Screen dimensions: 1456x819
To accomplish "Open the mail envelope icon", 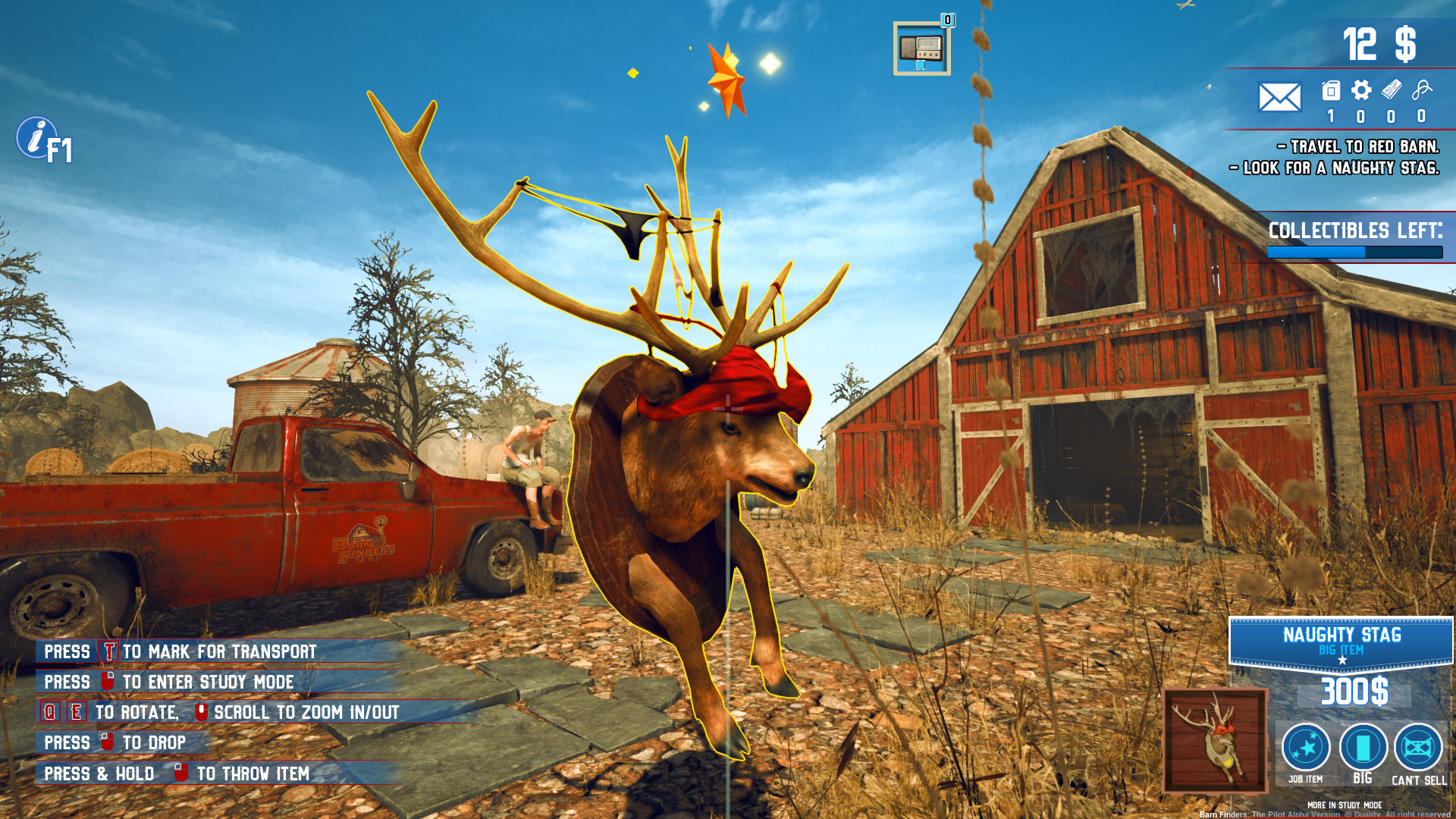I will (1279, 96).
